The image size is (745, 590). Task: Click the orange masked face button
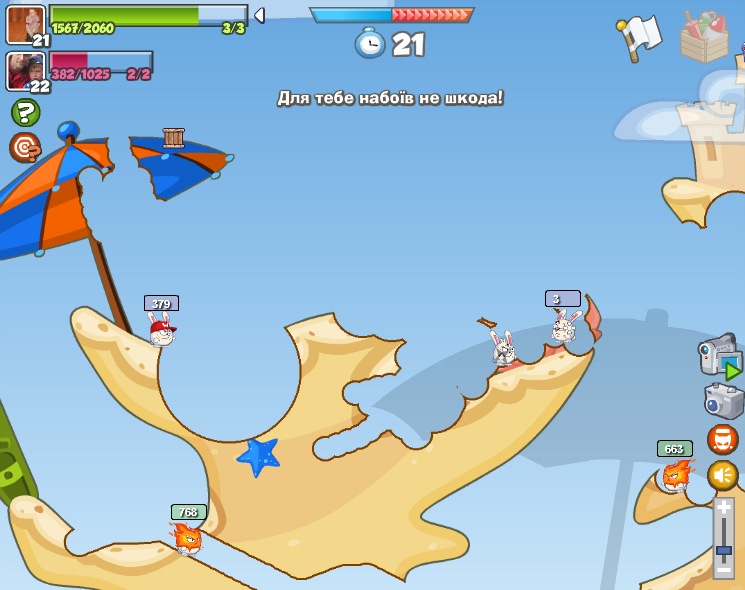723,439
